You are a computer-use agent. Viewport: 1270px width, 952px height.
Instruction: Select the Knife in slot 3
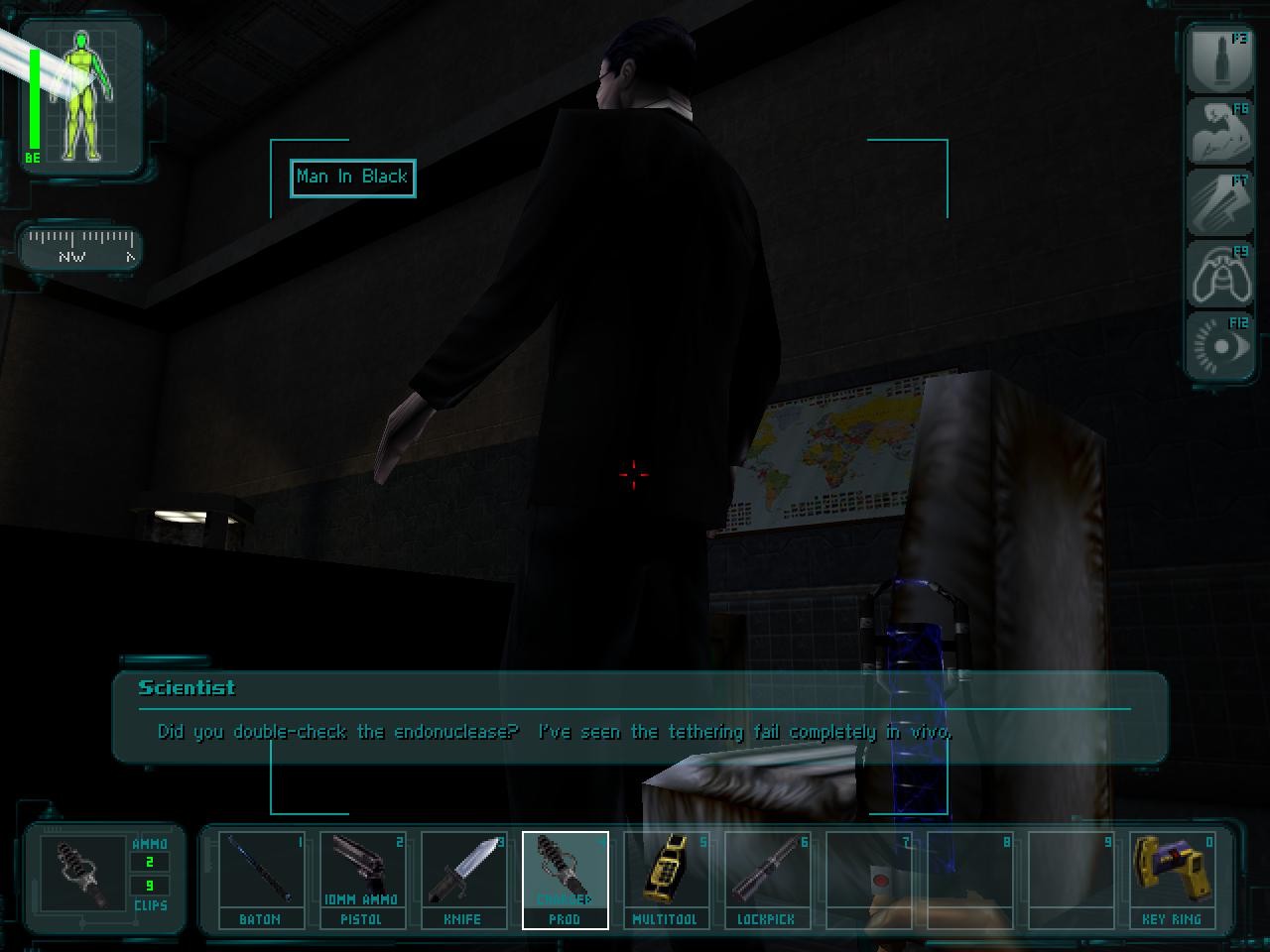[464, 878]
